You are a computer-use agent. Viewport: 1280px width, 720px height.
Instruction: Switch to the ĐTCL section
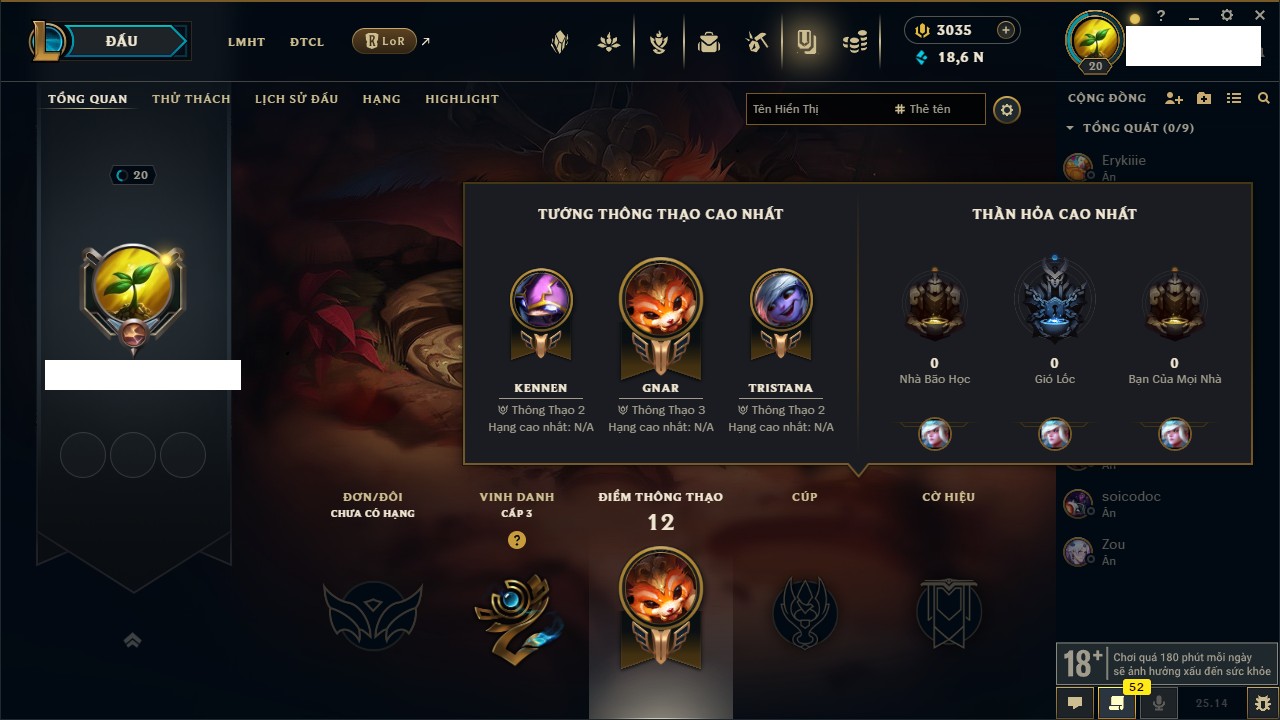click(x=306, y=42)
